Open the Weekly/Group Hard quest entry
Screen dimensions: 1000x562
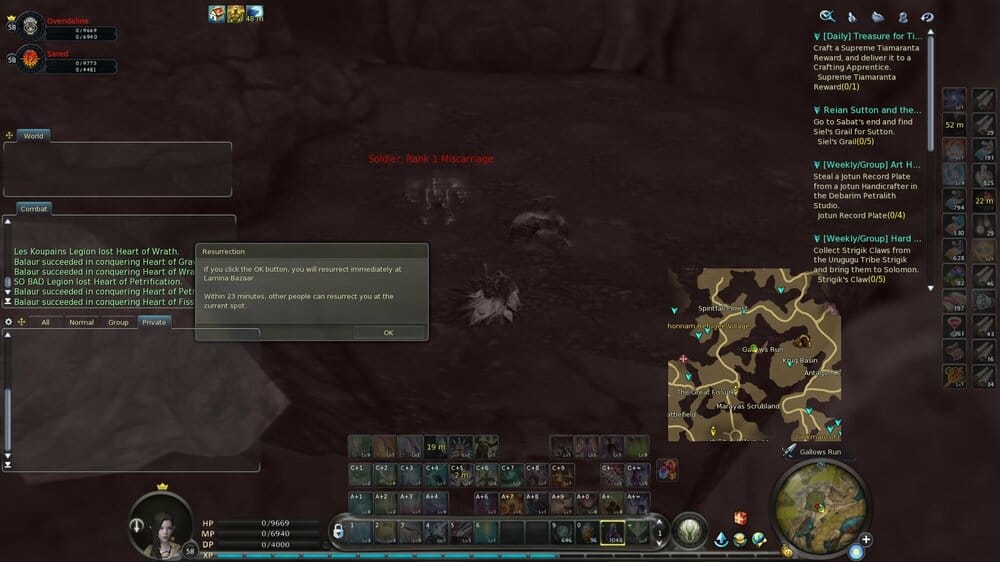pos(866,238)
